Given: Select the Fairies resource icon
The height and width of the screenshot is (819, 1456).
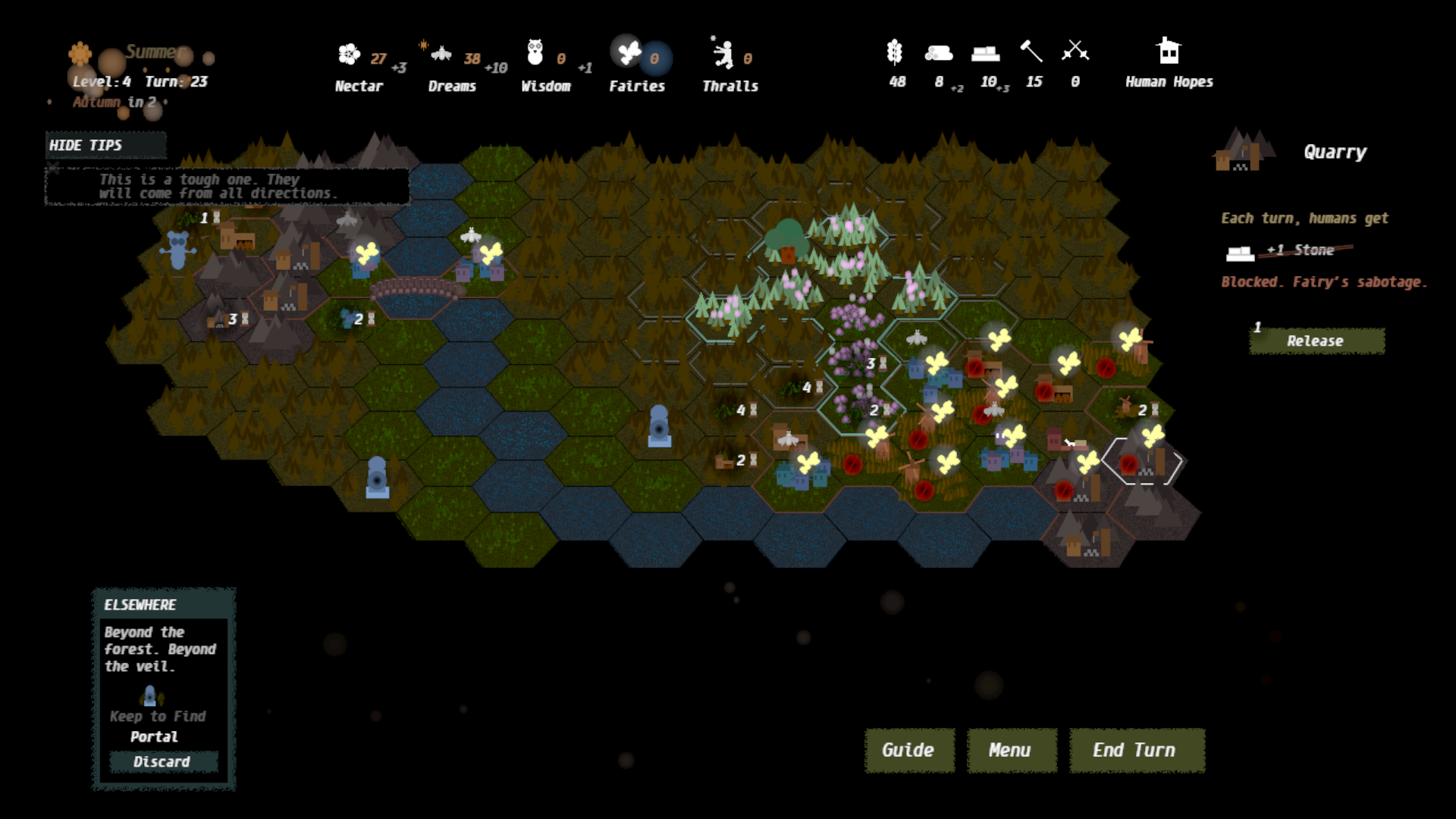Looking at the screenshot, I should pos(629,52).
